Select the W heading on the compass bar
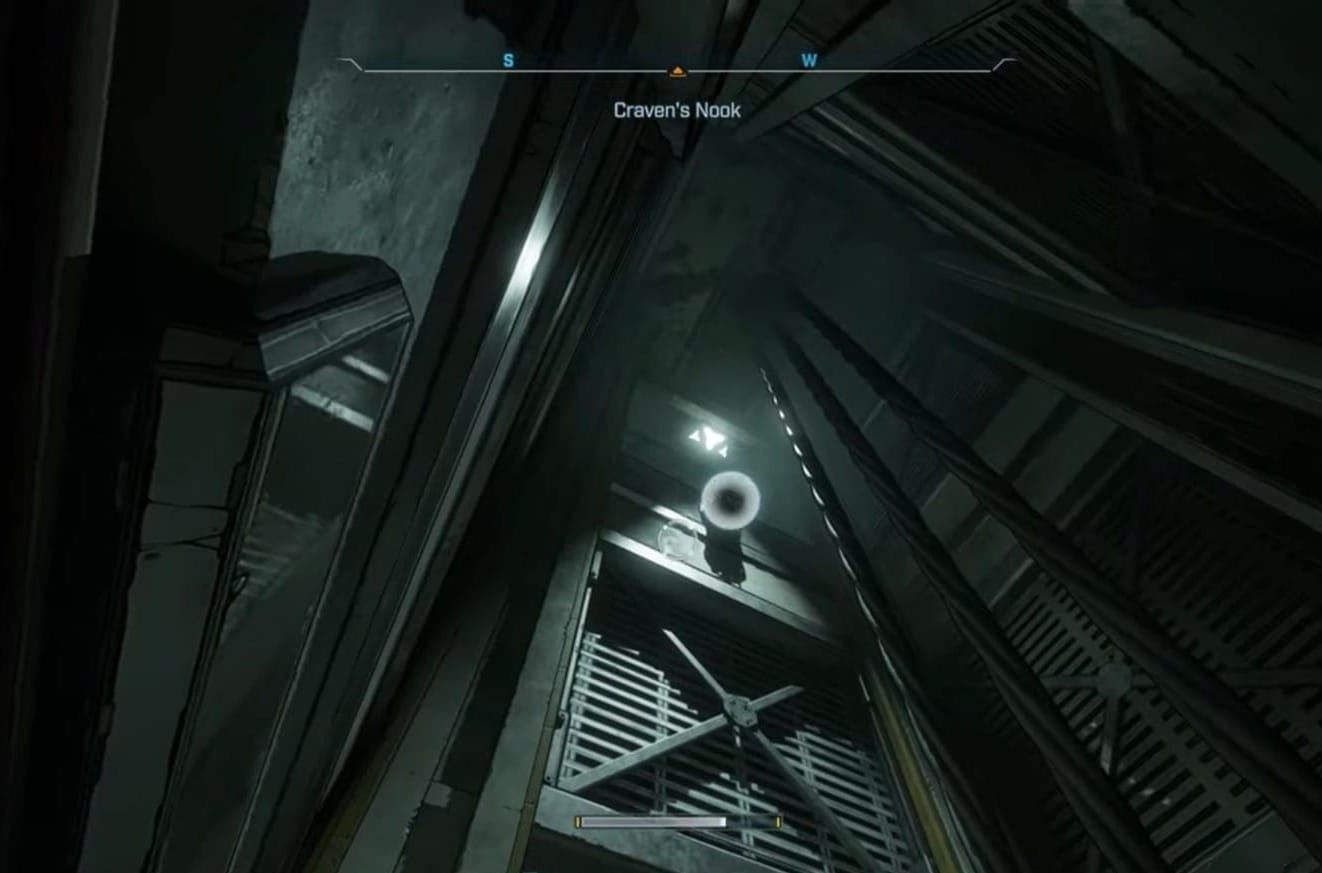The image size is (1322, 873). pos(809,61)
